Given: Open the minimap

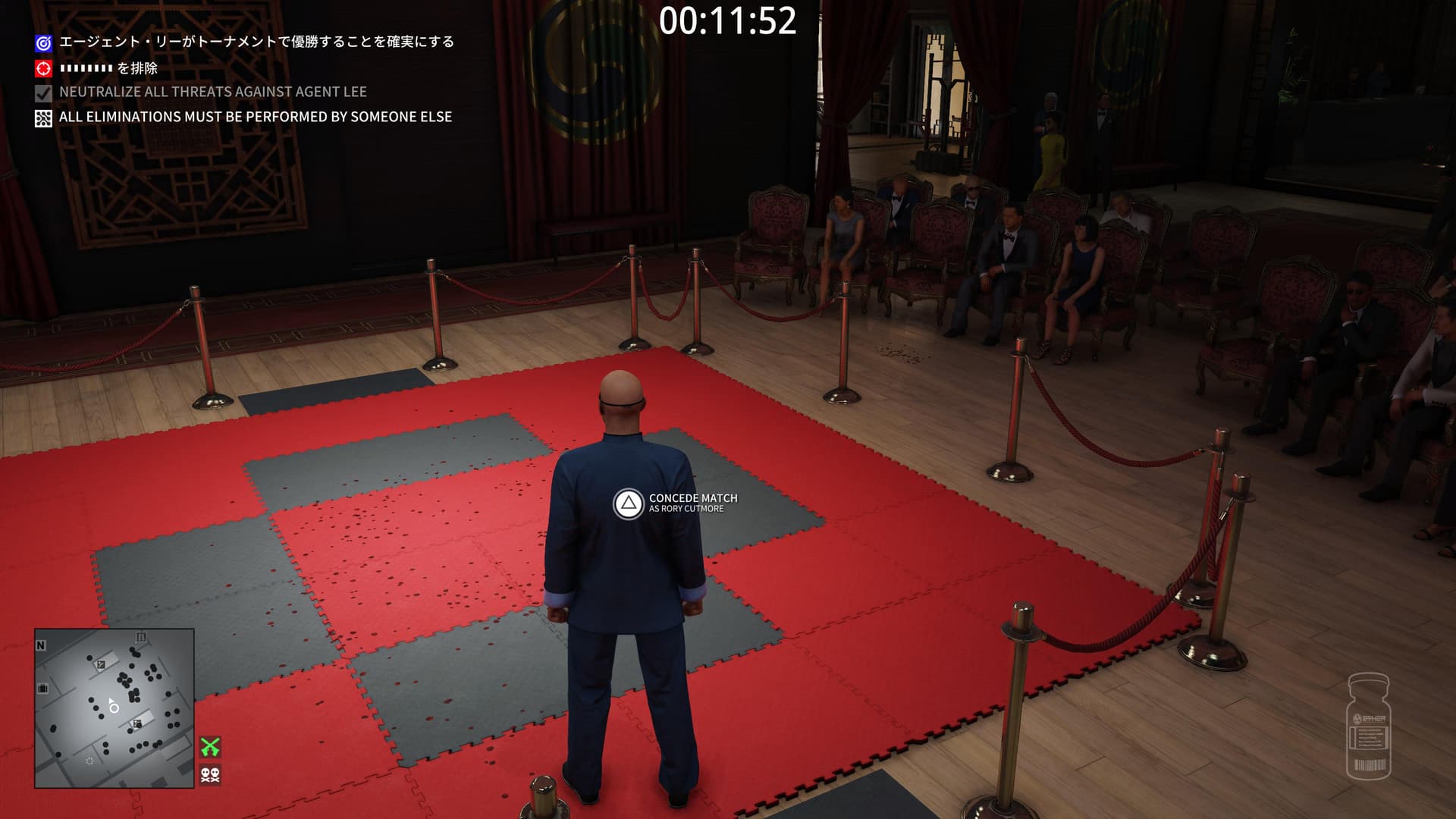Looking at the screenshot, I should point(114,708).
